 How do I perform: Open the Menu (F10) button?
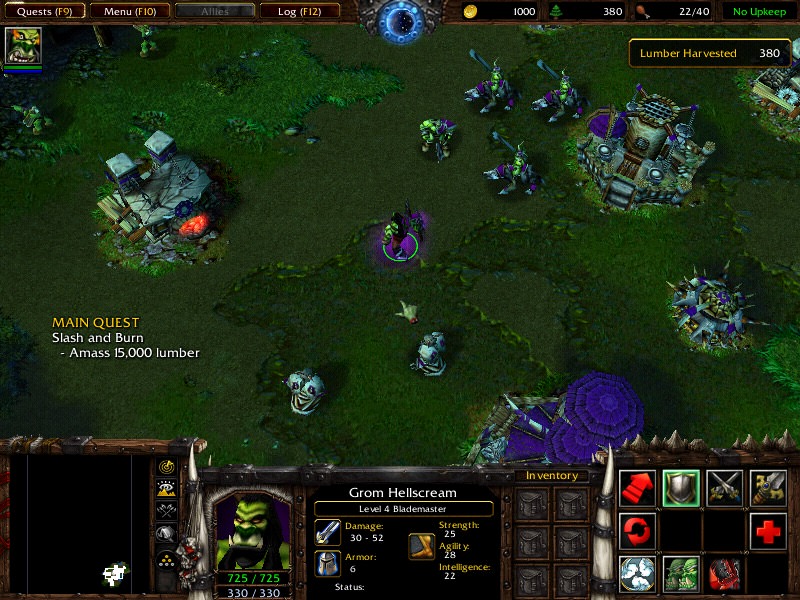[129, 12]
